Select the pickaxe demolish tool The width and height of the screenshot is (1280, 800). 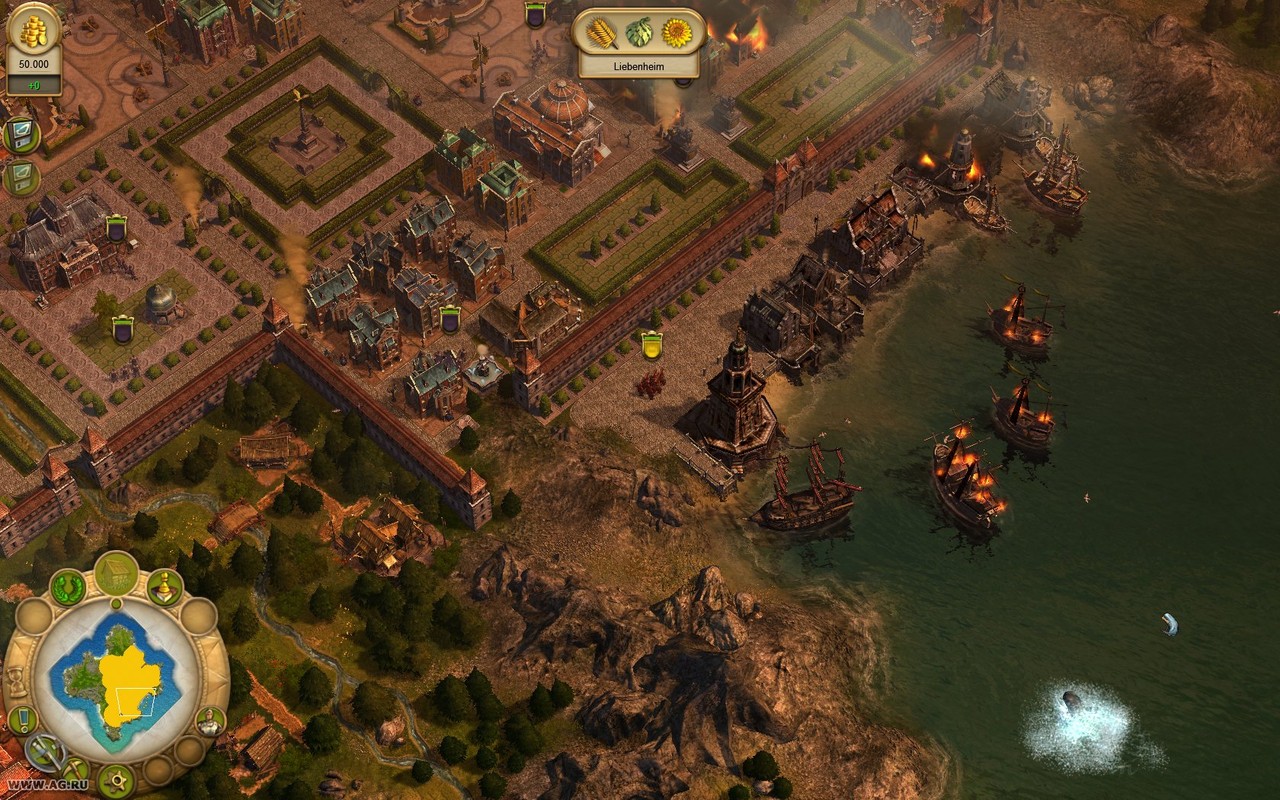pos(75,769)
